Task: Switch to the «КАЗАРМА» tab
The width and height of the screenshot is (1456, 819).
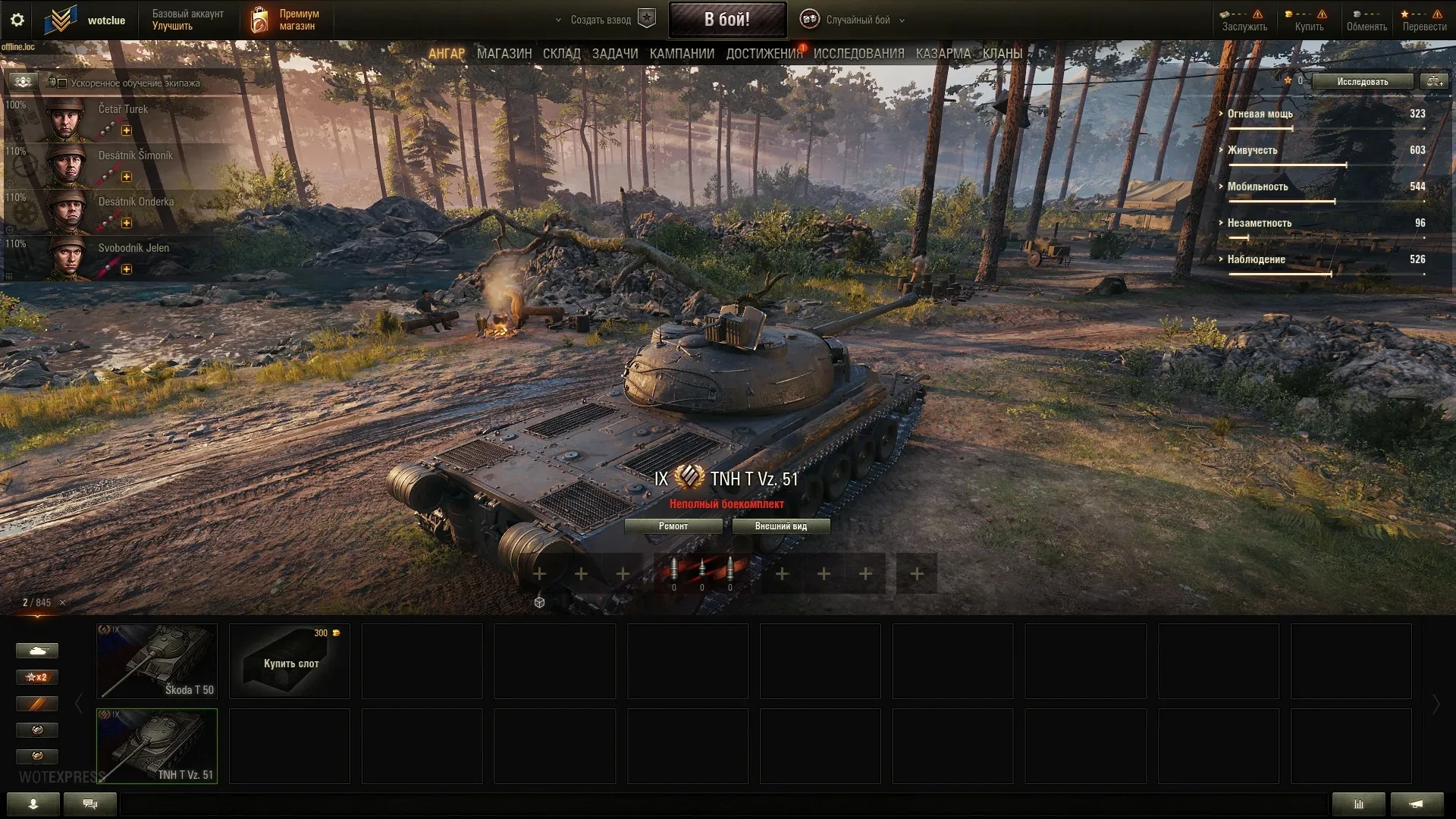Action: (x=943, y=54)
